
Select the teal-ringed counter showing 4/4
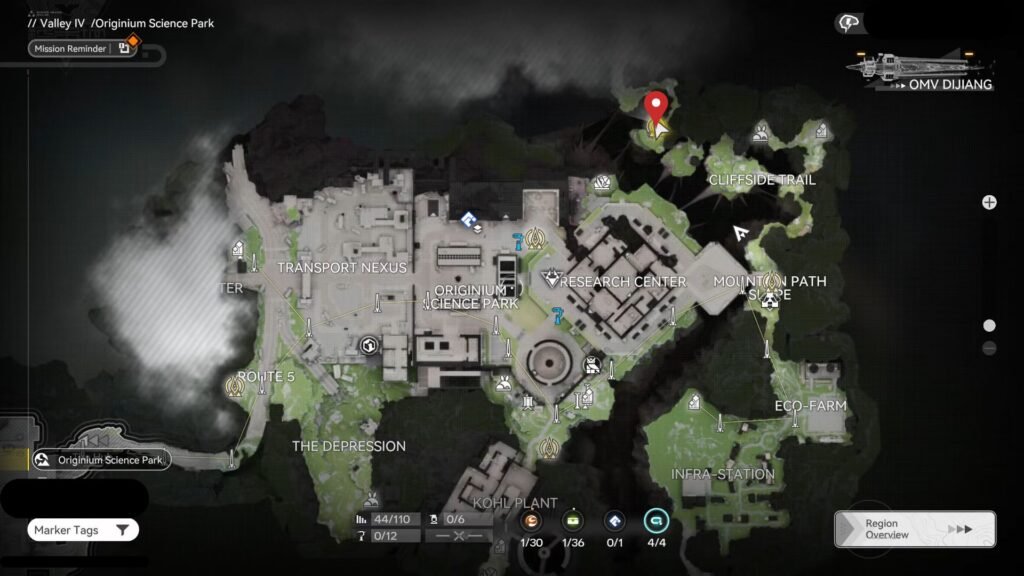coord(656,520)
